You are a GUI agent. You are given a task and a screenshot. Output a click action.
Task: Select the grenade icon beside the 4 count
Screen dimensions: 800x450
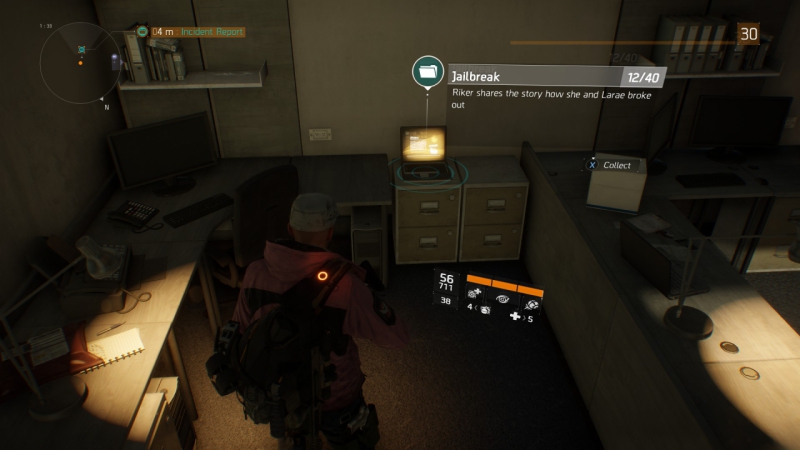[484, 311]
